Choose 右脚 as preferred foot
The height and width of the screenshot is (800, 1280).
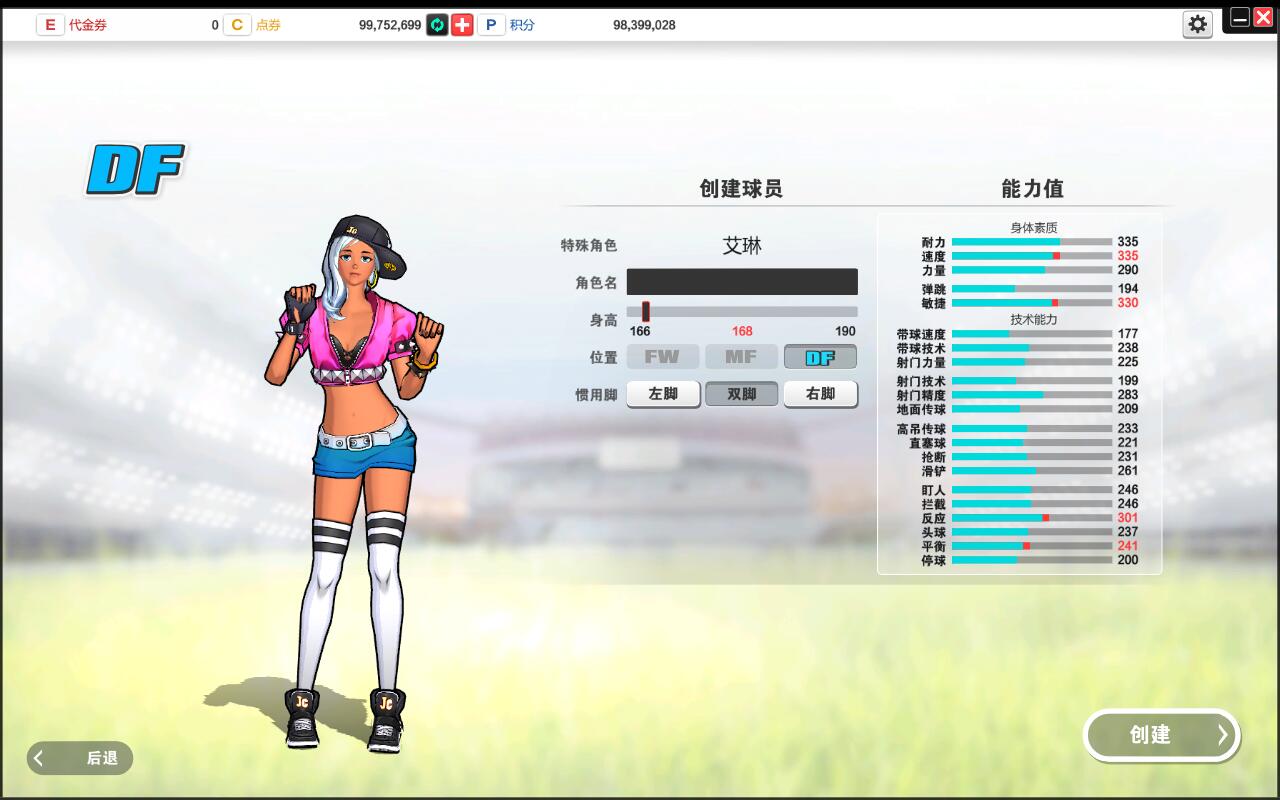click(x=820, y=393)
